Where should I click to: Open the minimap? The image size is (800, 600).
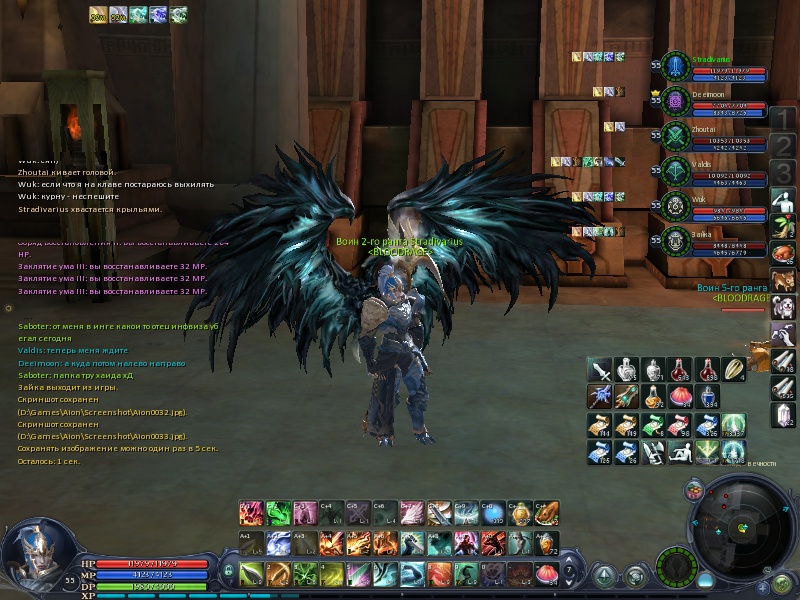coord(738,526)
